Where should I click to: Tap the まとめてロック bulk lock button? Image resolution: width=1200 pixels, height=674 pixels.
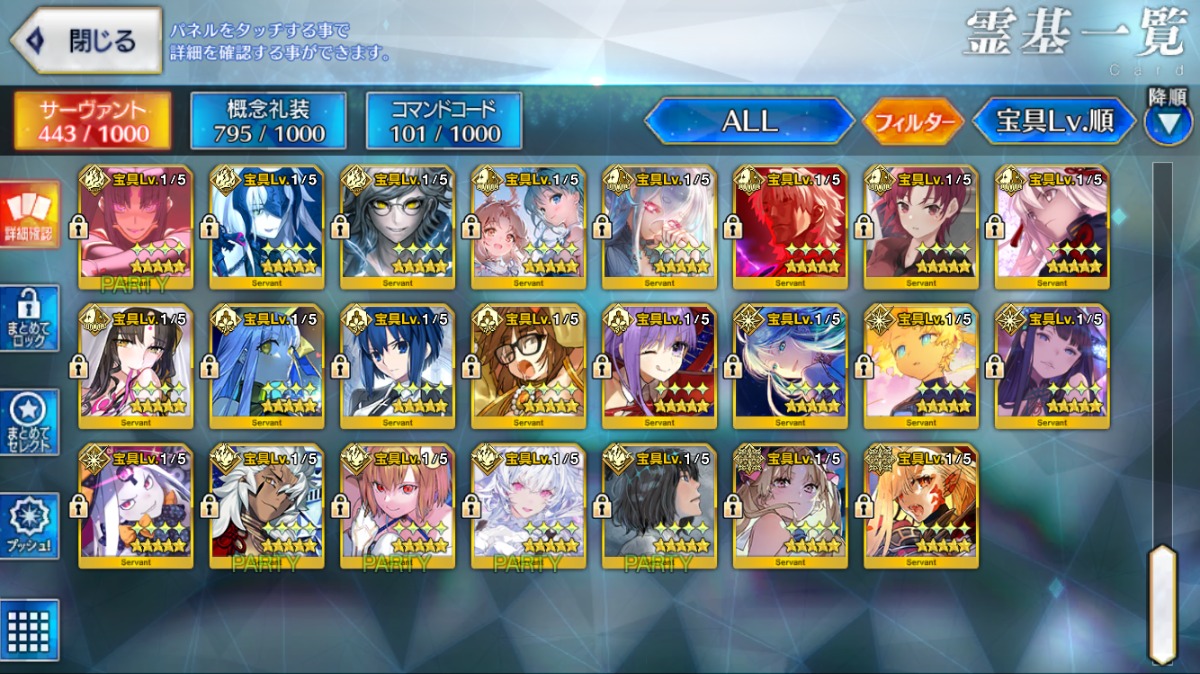(x=30, y=318)
